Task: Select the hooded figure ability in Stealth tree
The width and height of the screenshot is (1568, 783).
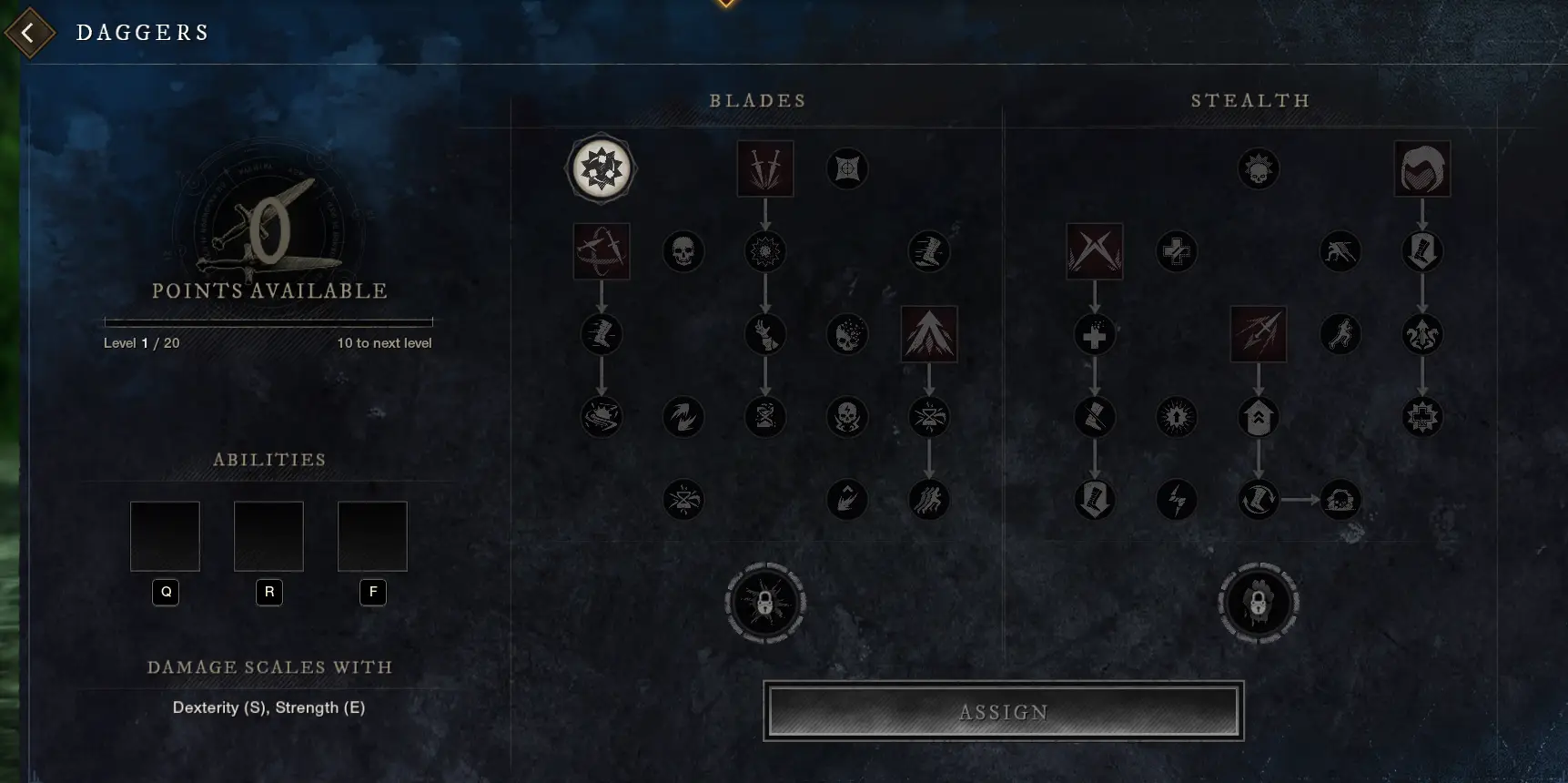Action: click(1422, 169)
